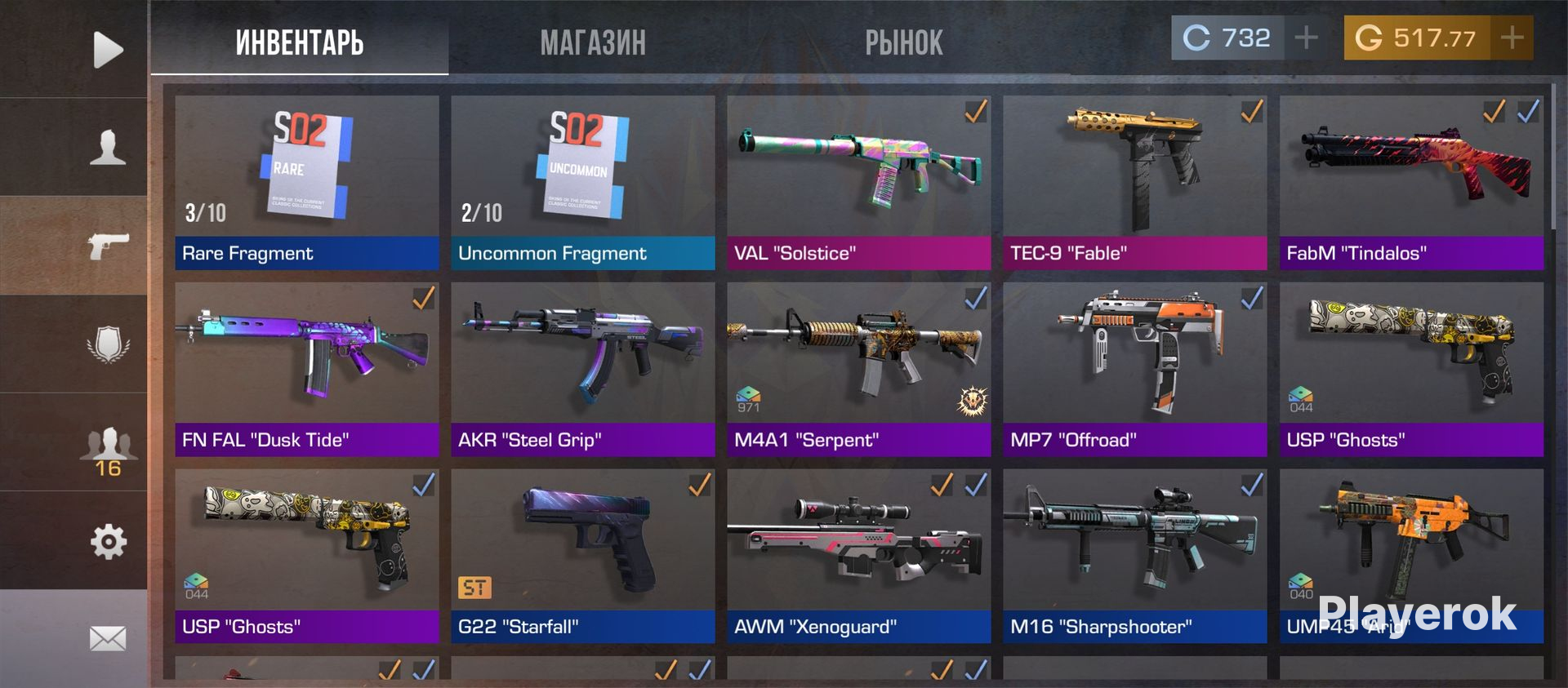The width and height of the screenshot is (1568, 688).
Task: Open the mail envelope icon
Action: pyautogui.click(x=108, y=638)
